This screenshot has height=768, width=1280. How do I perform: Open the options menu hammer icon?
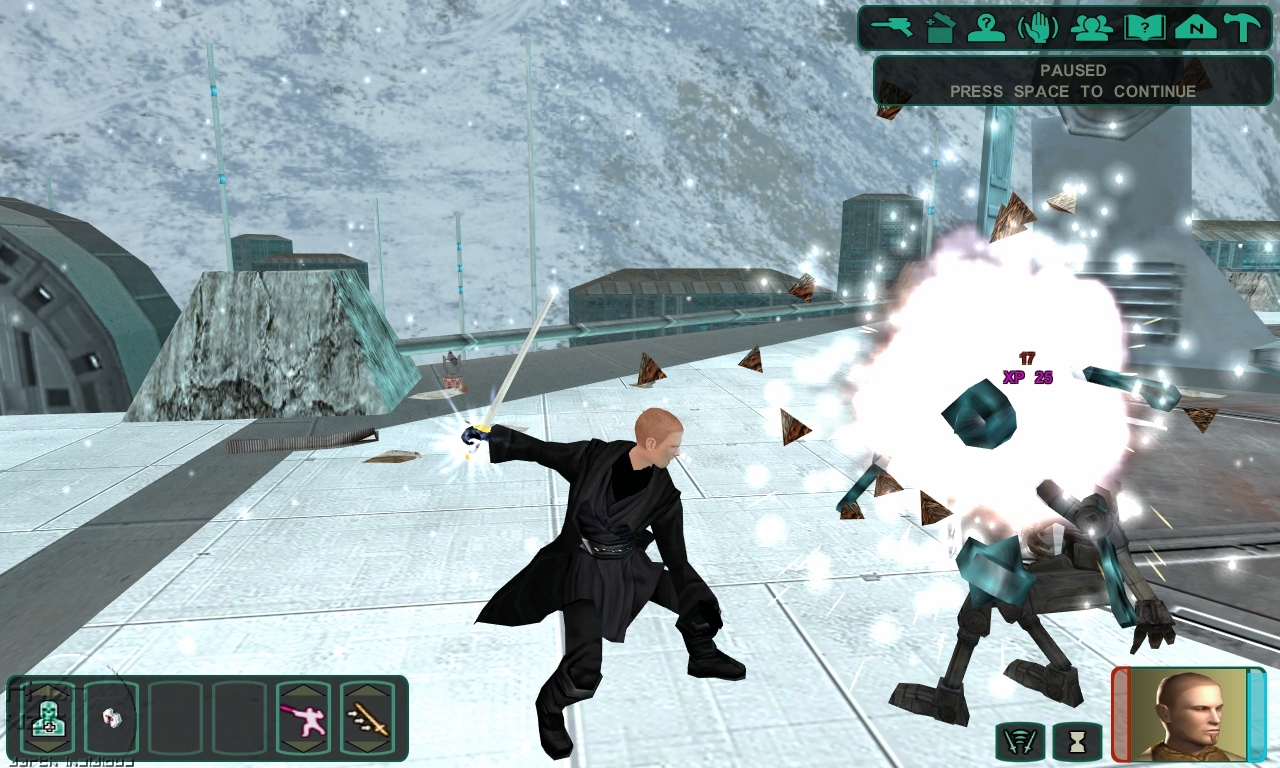1243,27
